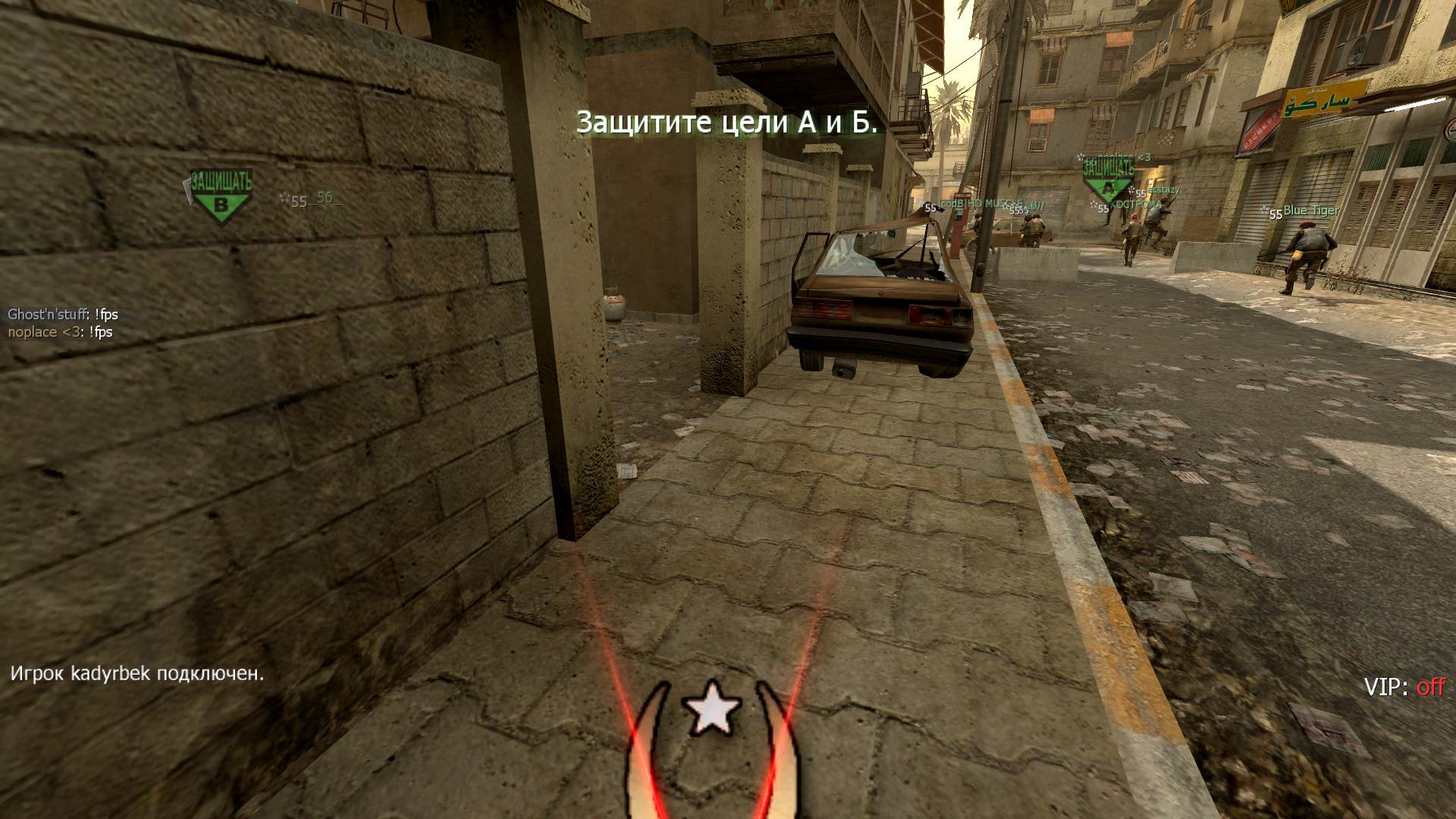Click the green Defend B objective marker
The image size is (1456, 819).
220,196
